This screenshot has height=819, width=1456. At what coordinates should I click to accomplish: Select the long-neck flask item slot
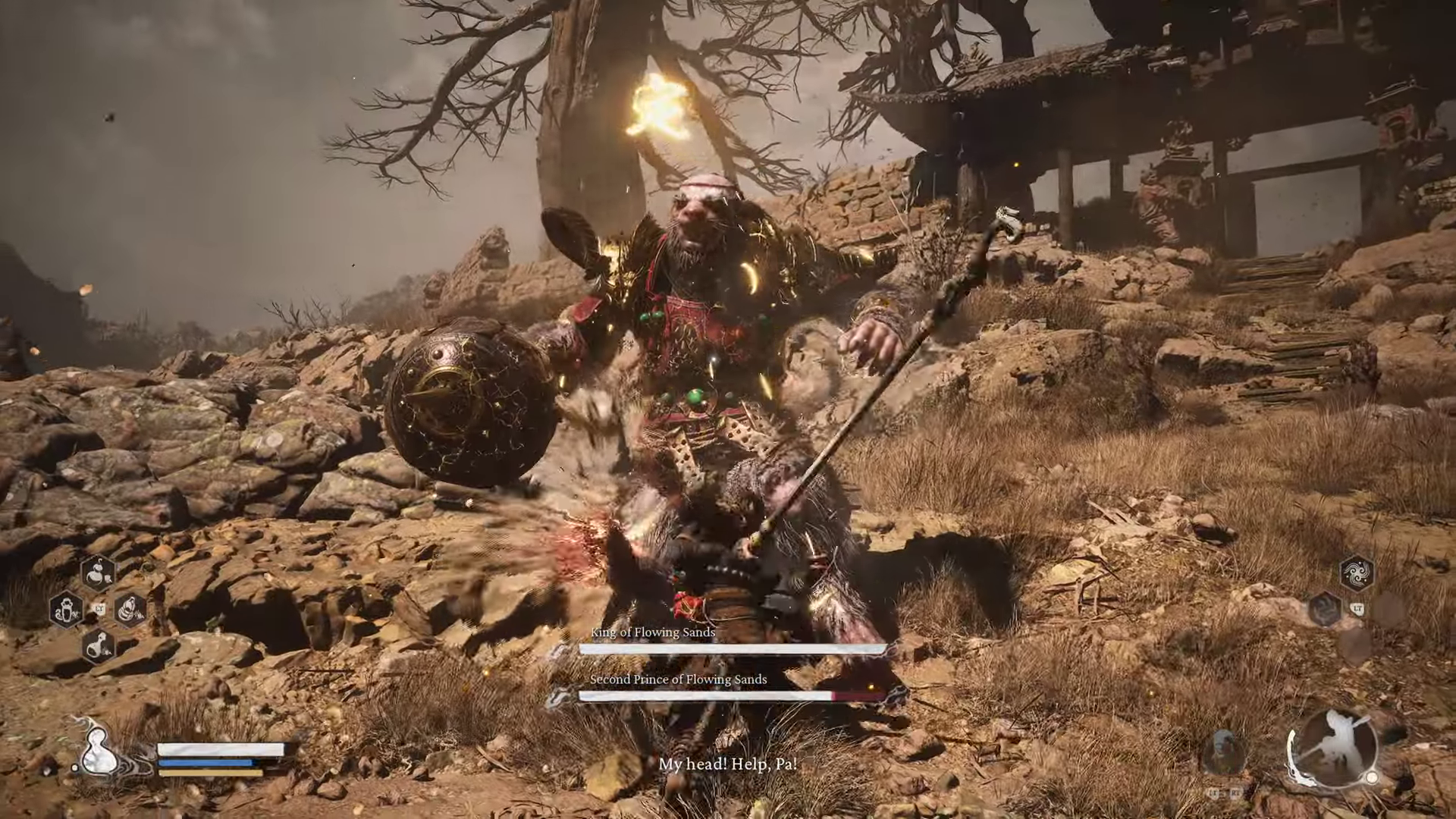click(98, 645)
